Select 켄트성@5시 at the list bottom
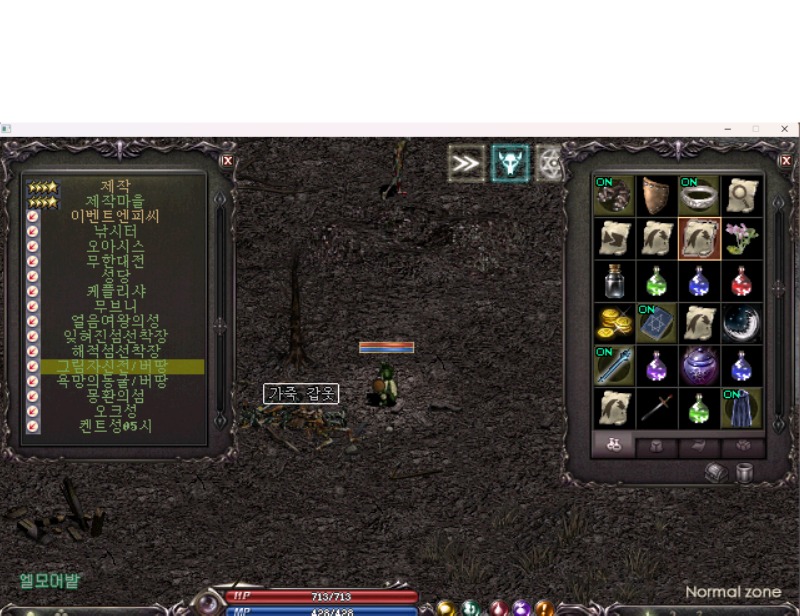The height and width of the screenshot is (616, 800). [115, 426]
